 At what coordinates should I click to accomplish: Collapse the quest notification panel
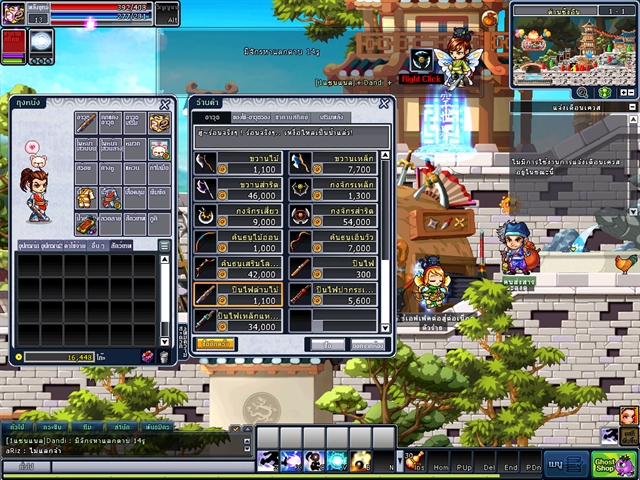click(x=630, y=107)
